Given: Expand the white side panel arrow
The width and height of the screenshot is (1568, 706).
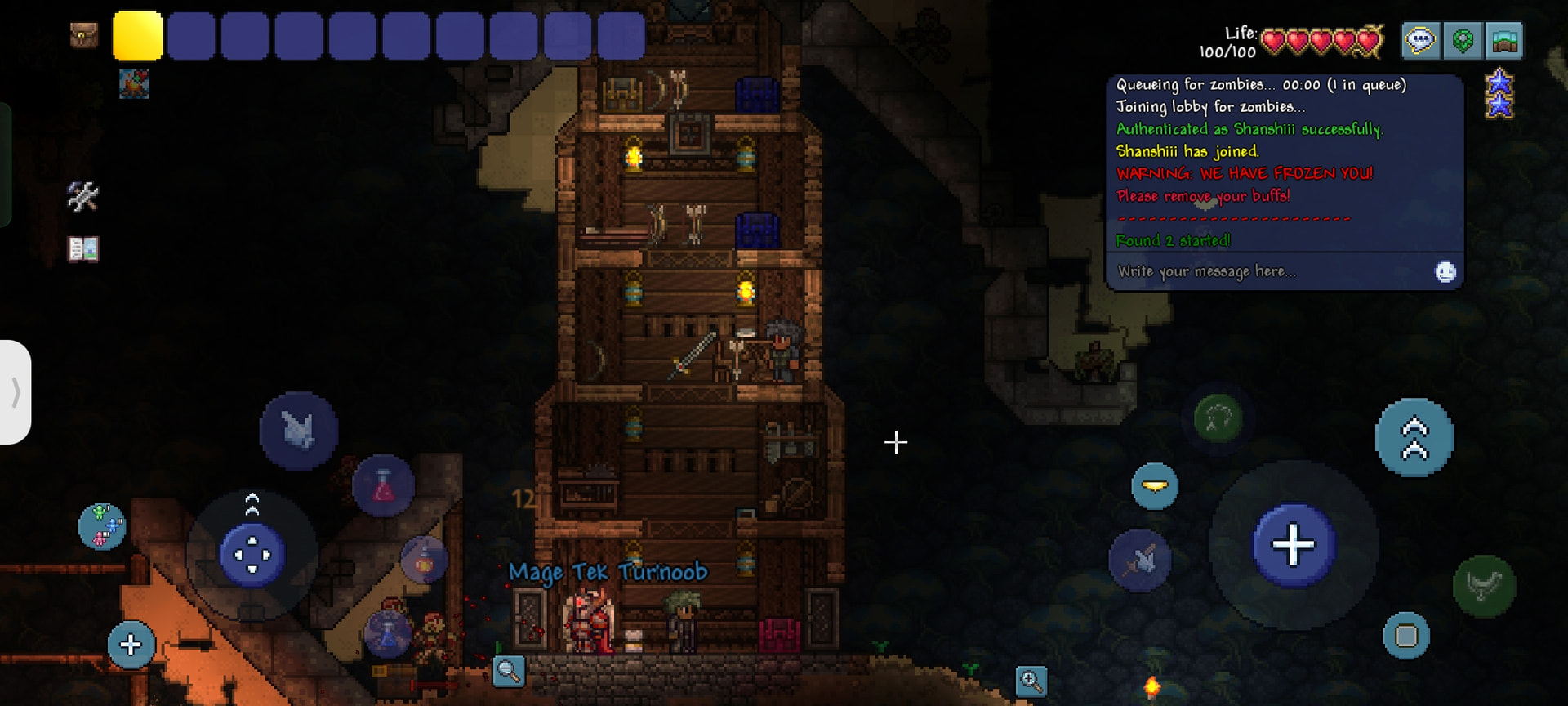Looking at the screenshot, I should click(x=16, y=392).
